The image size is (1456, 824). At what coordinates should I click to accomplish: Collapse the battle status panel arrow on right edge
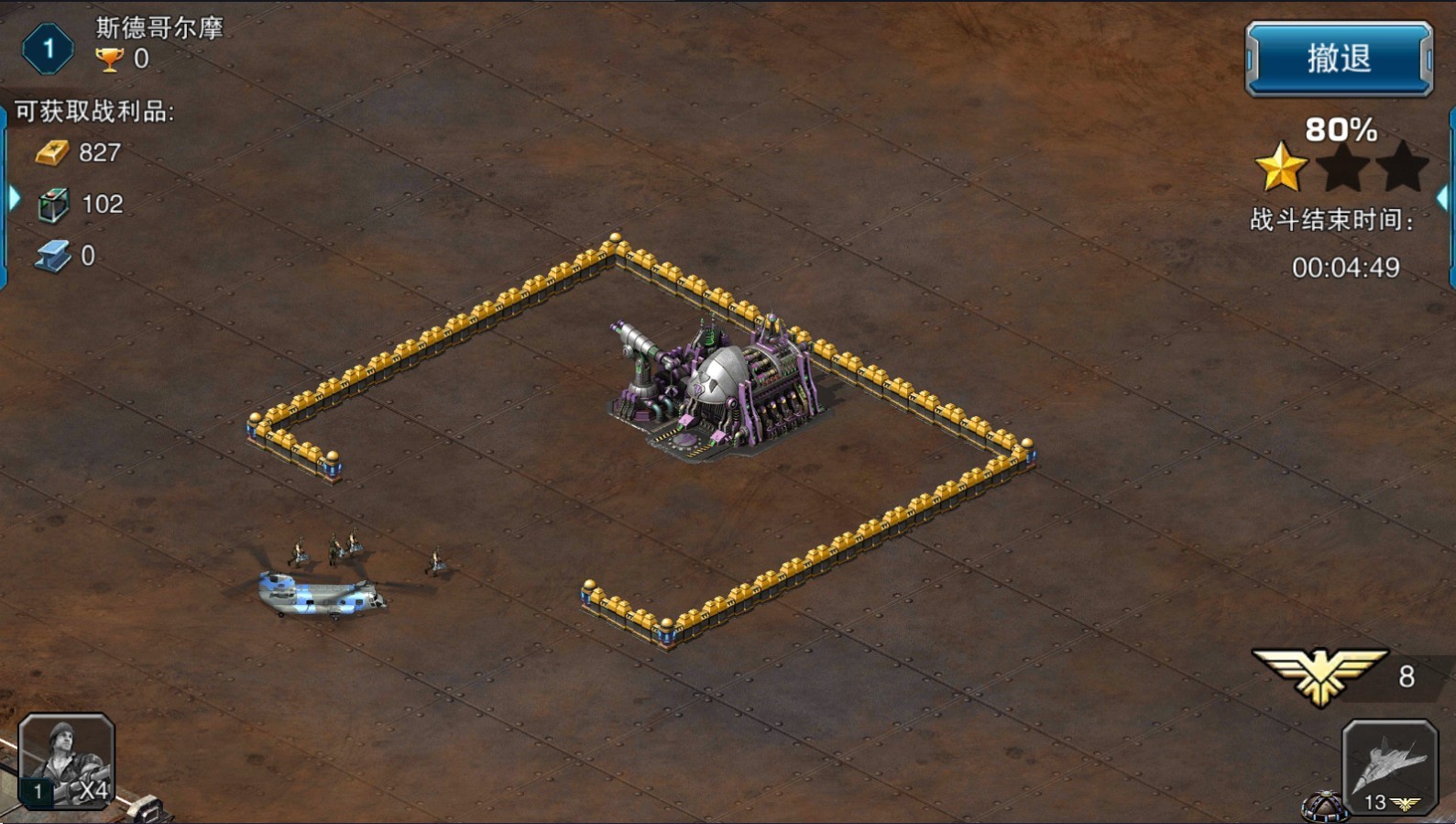tap(1443, 198)
